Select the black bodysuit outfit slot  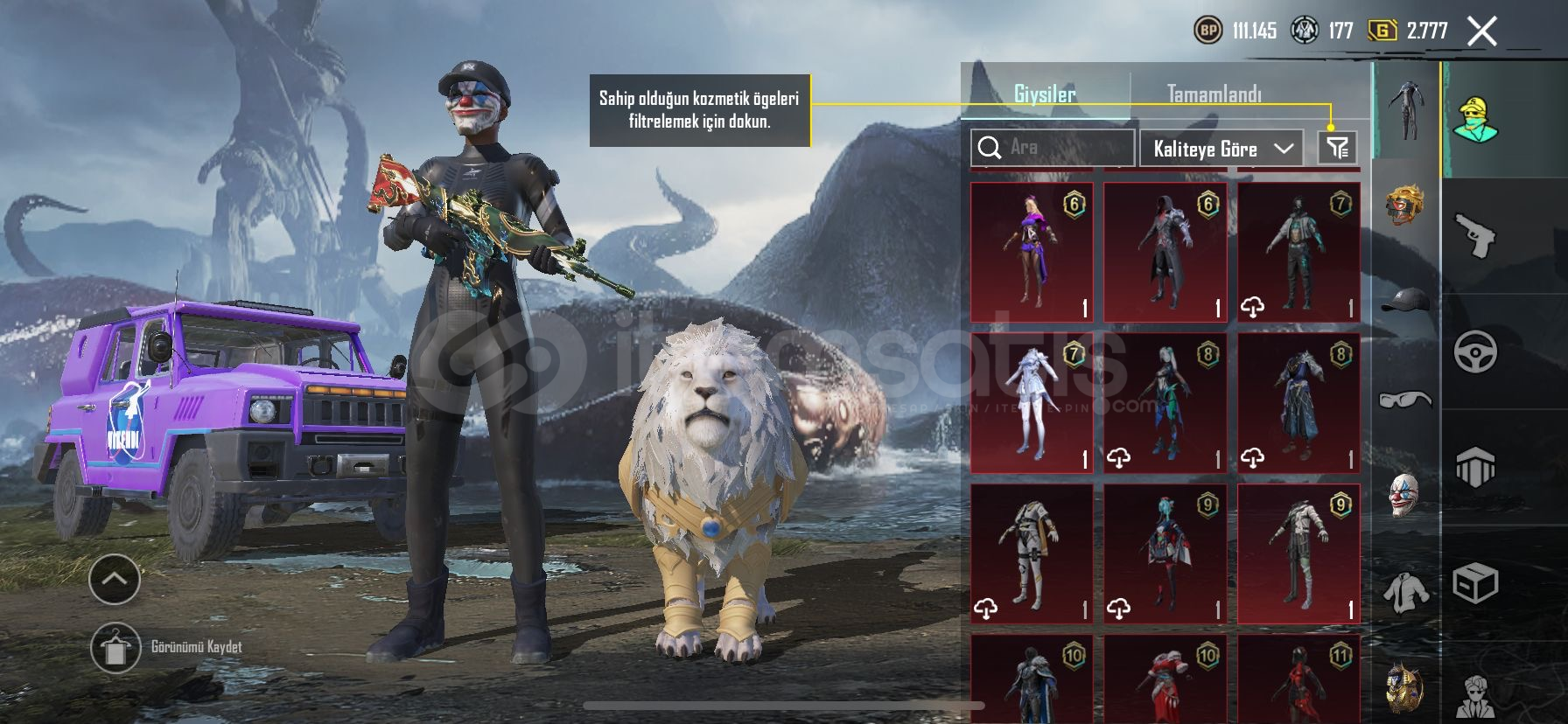[1406, 110]
